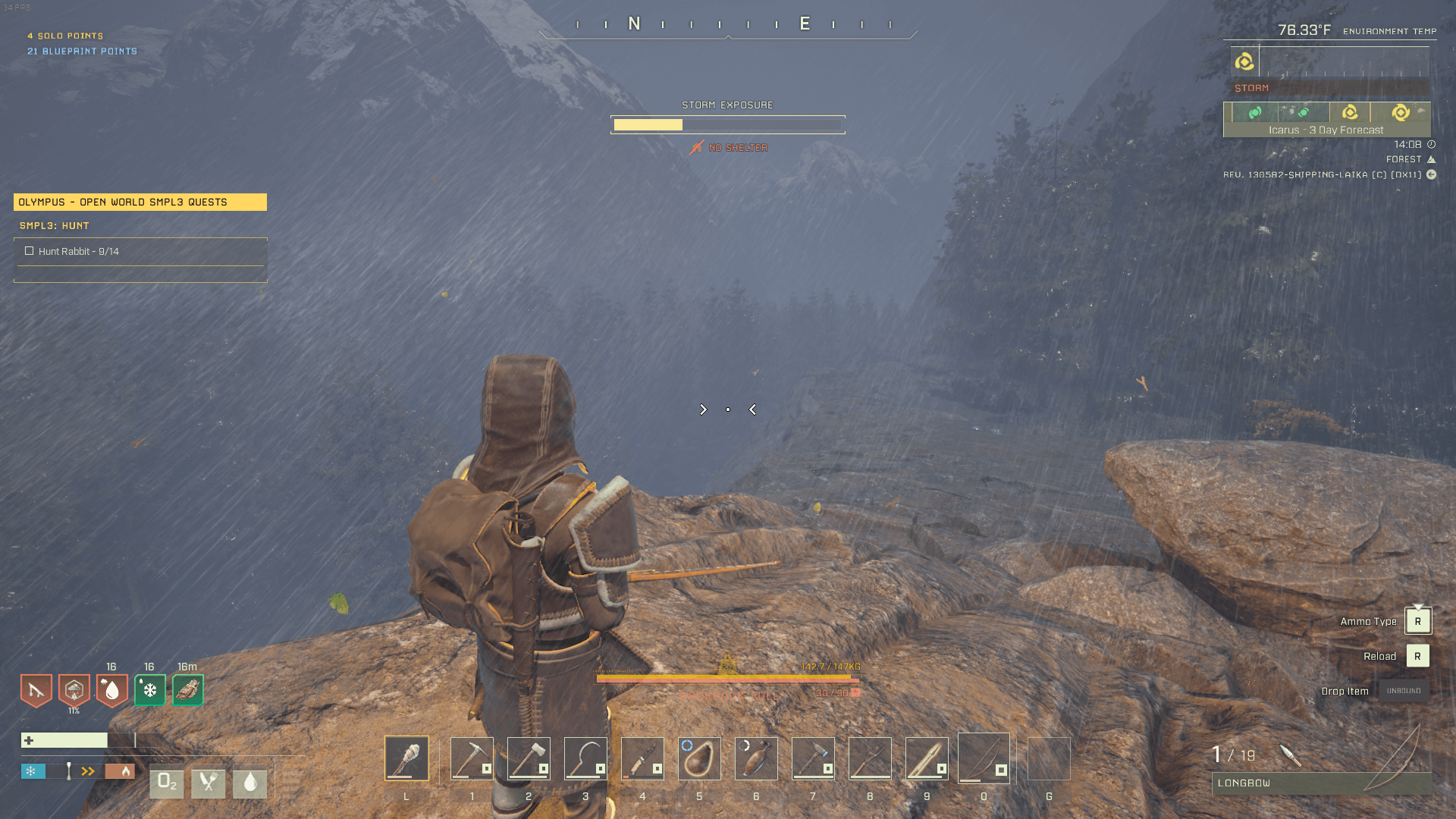Choose the axe hotbar slot
Viewport: 1456px width, 819px height.
[529, 758]
